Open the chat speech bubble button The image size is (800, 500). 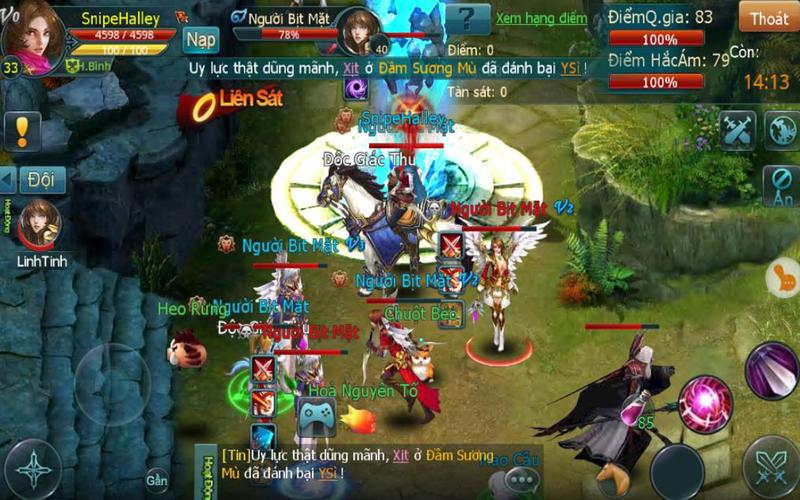click(521, 481)
